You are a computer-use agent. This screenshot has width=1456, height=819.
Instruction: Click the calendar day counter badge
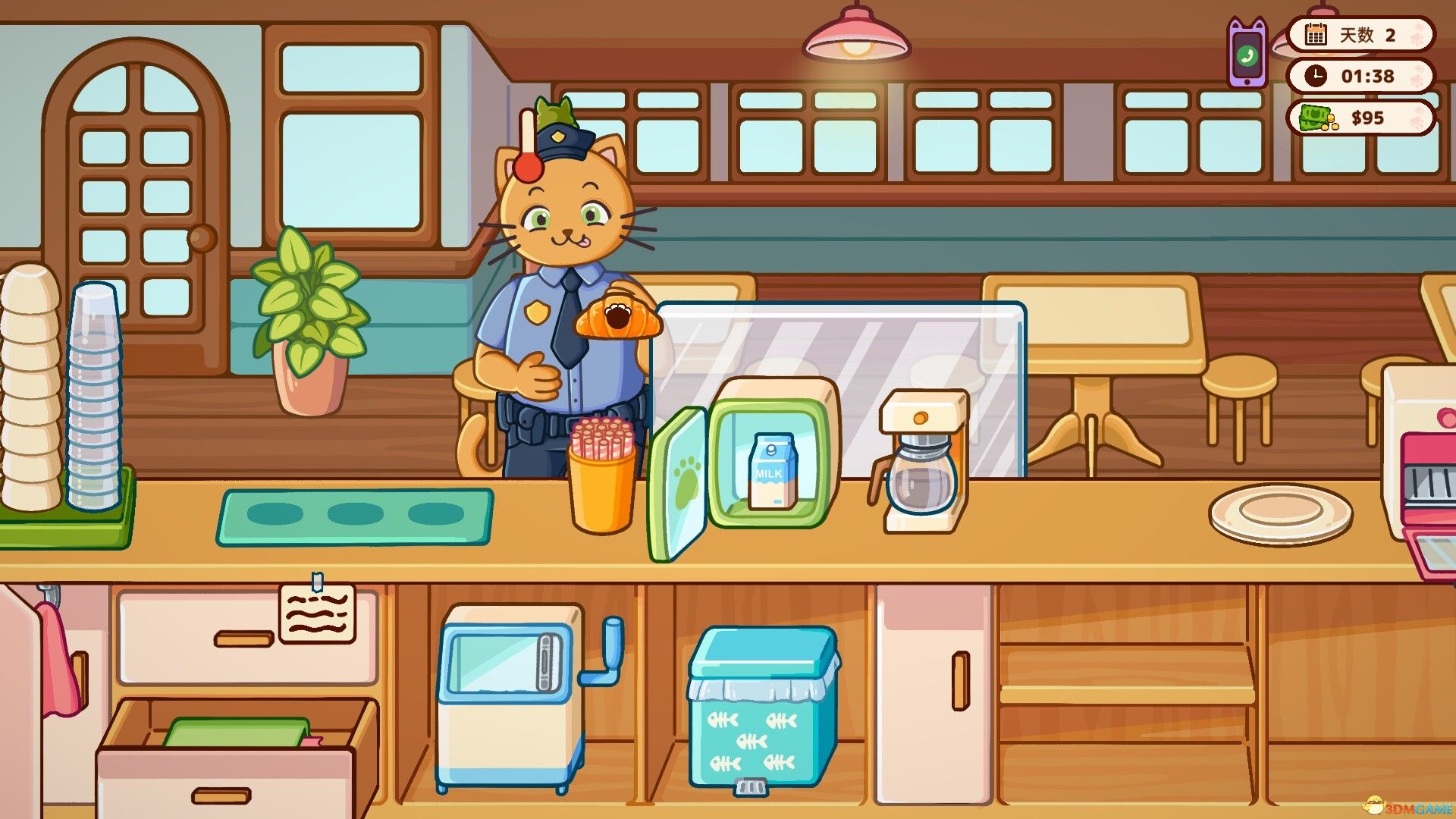1361,35
